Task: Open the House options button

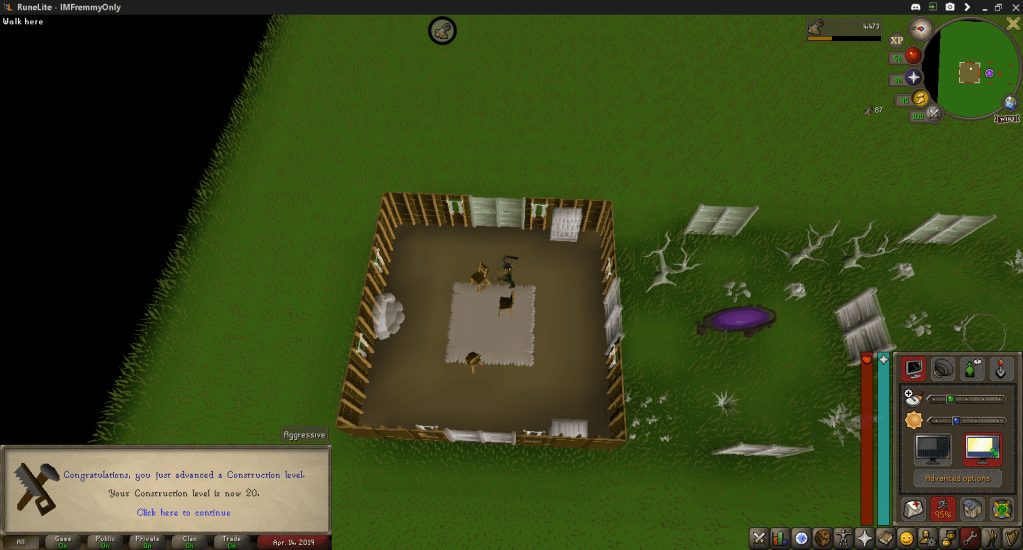Action: (x=971, y=509)
